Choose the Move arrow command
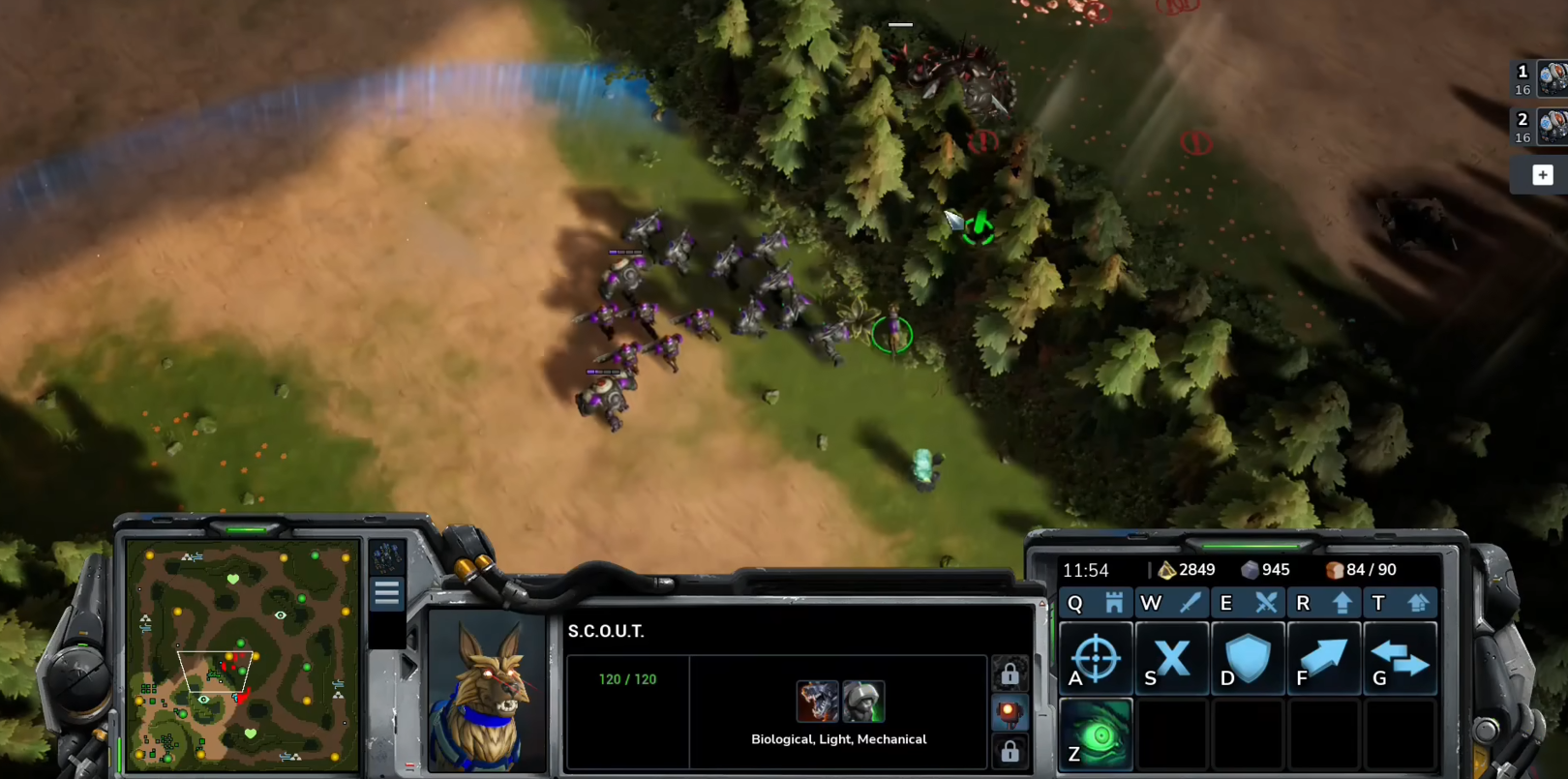 pyautogui.click(x=1323, y=659)
